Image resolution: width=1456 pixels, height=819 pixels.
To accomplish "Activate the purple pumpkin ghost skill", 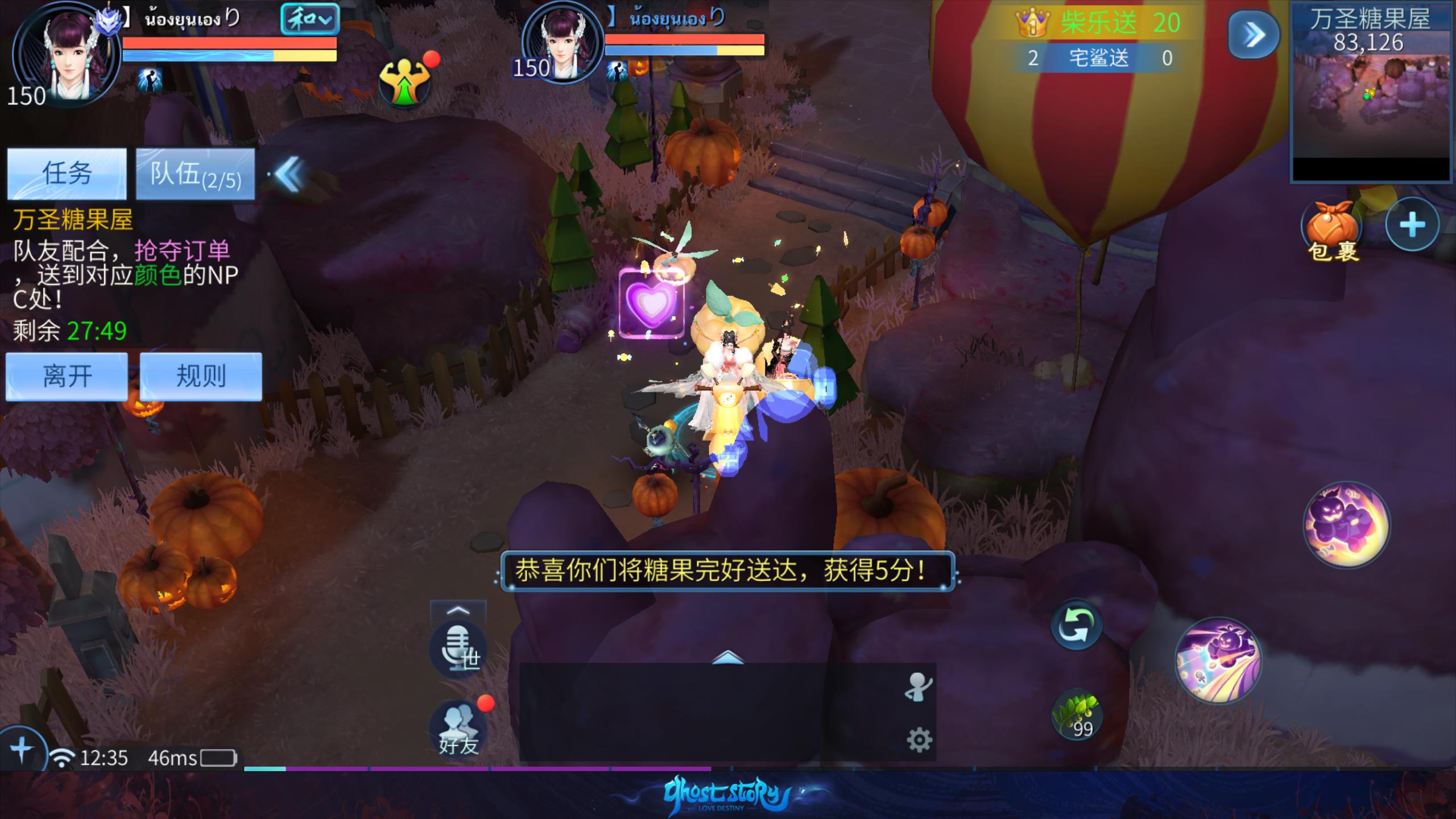I will click(1346, 524).
